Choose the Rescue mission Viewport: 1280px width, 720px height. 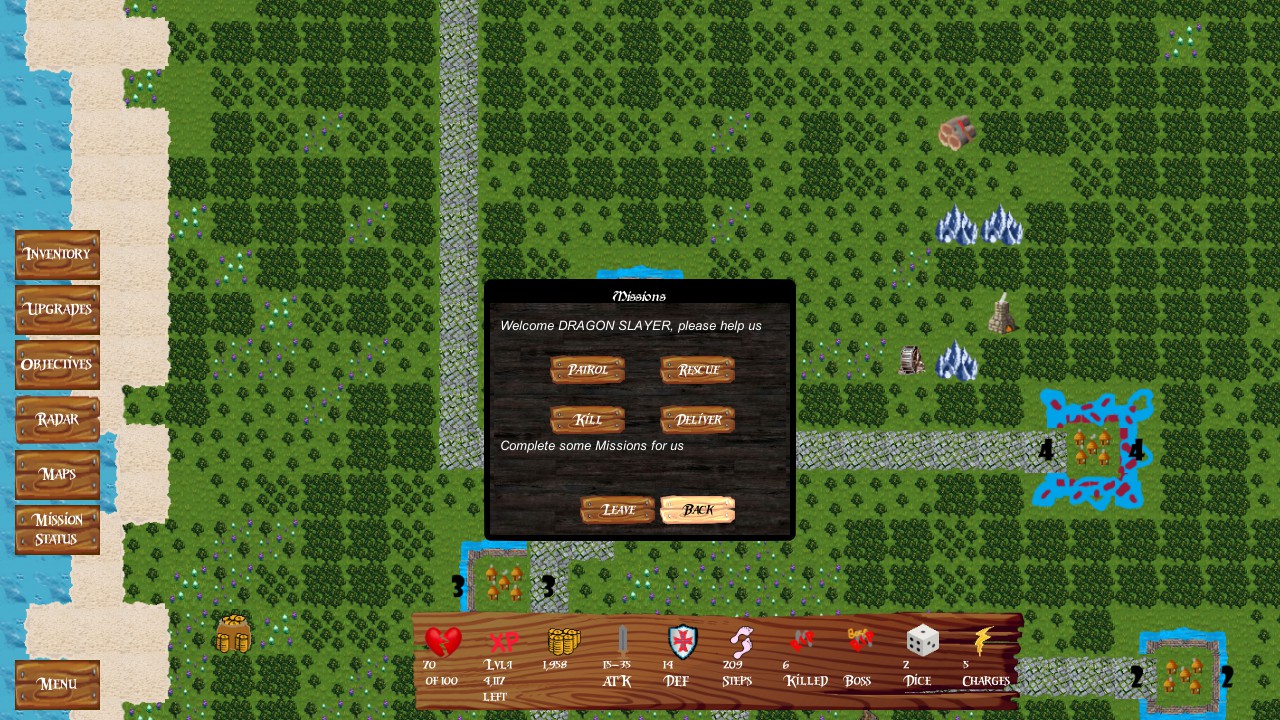point(696,370)
